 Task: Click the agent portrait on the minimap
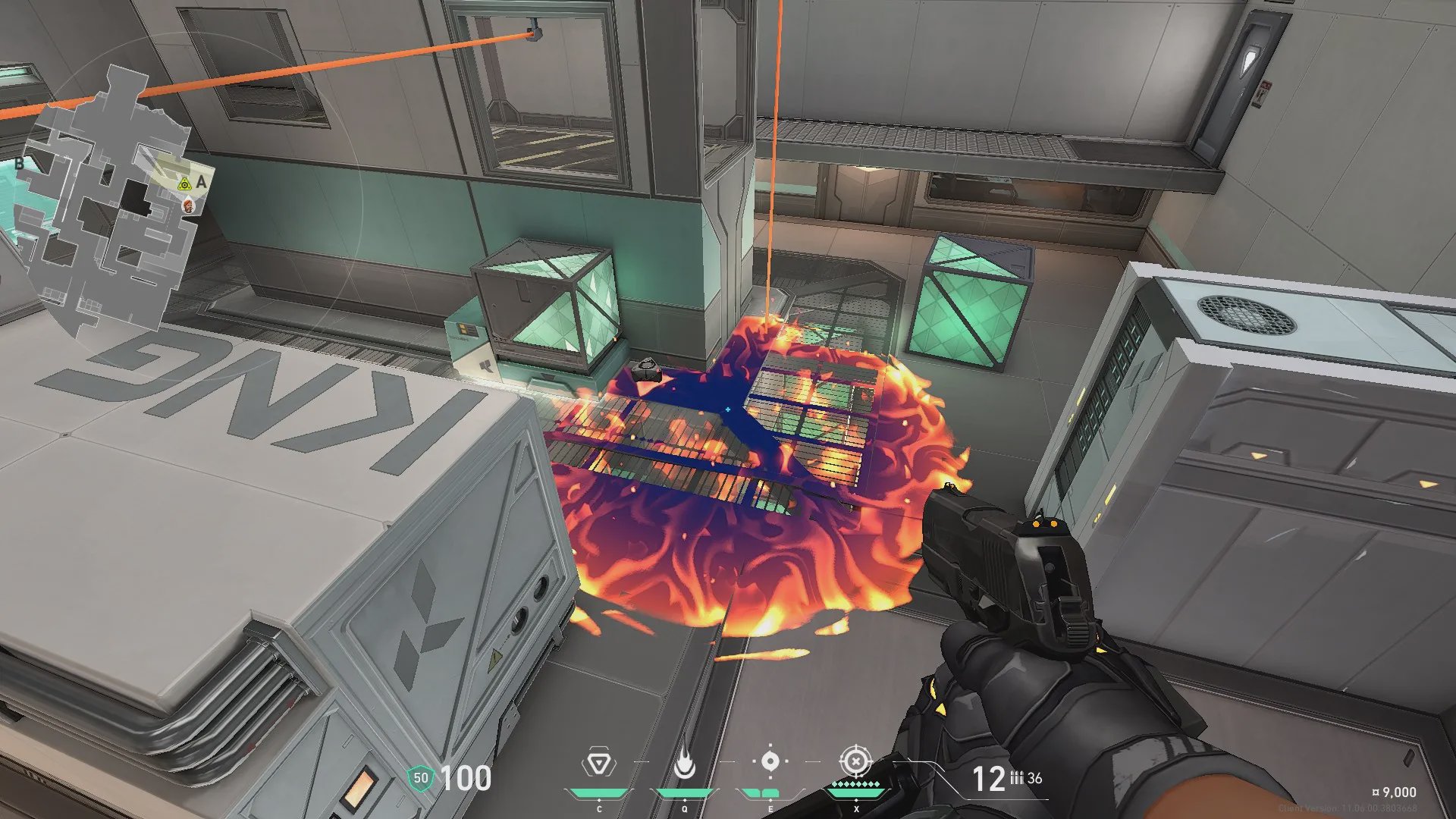coord(189,204)
